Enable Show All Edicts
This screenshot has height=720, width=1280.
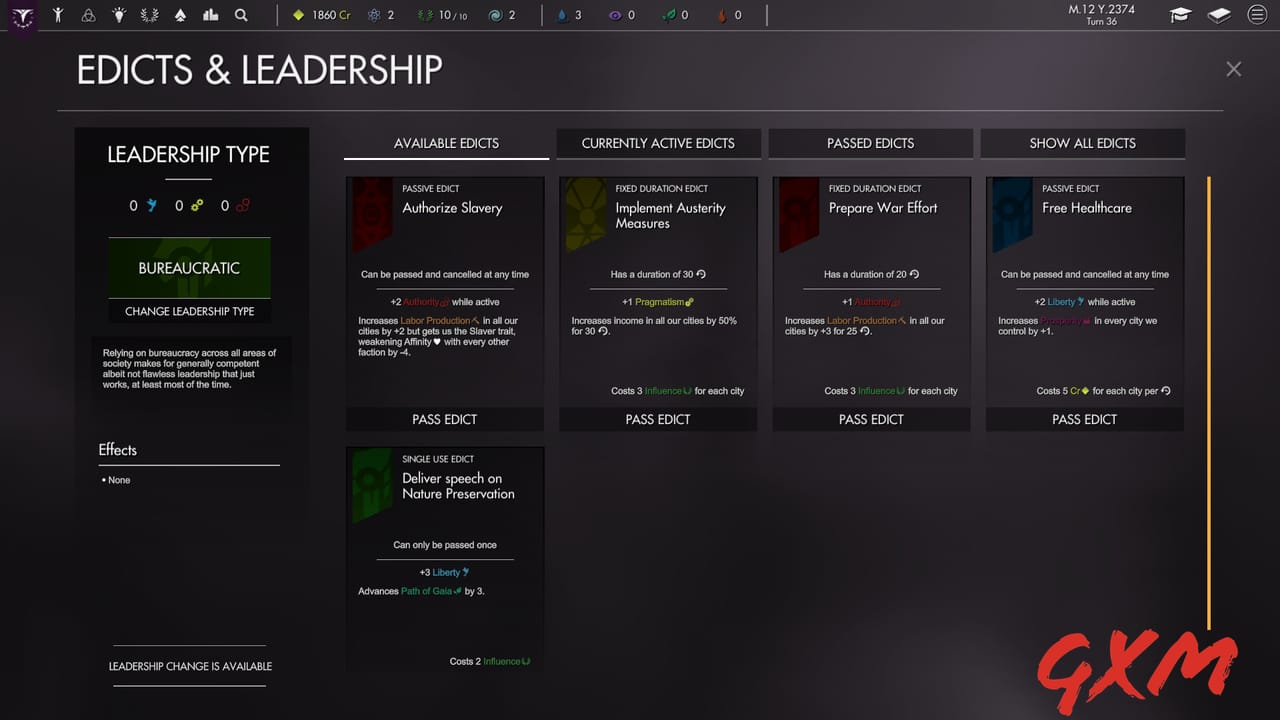[1083, 143]
